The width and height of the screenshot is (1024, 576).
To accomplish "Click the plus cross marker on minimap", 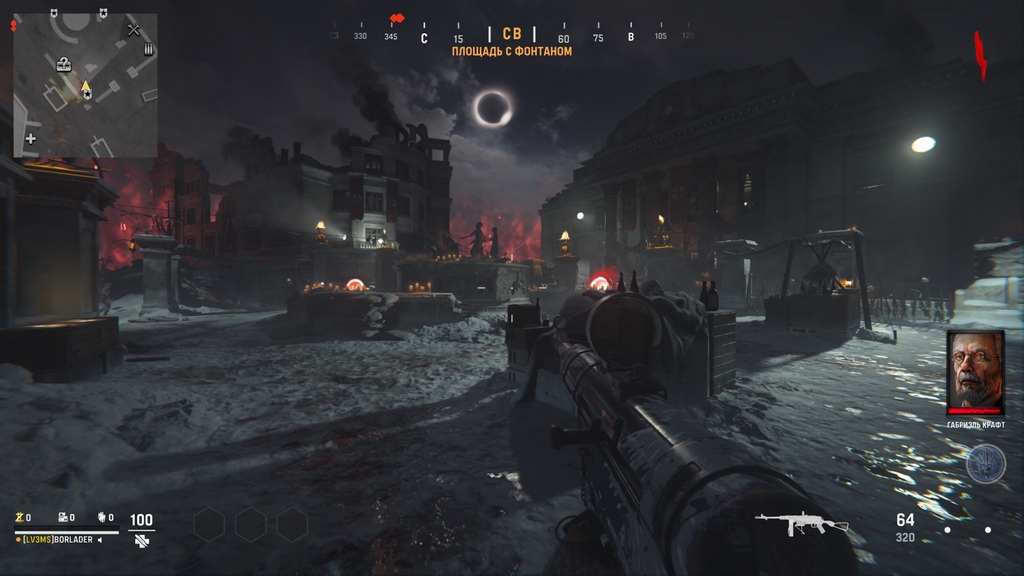I will tap(31, 138).
